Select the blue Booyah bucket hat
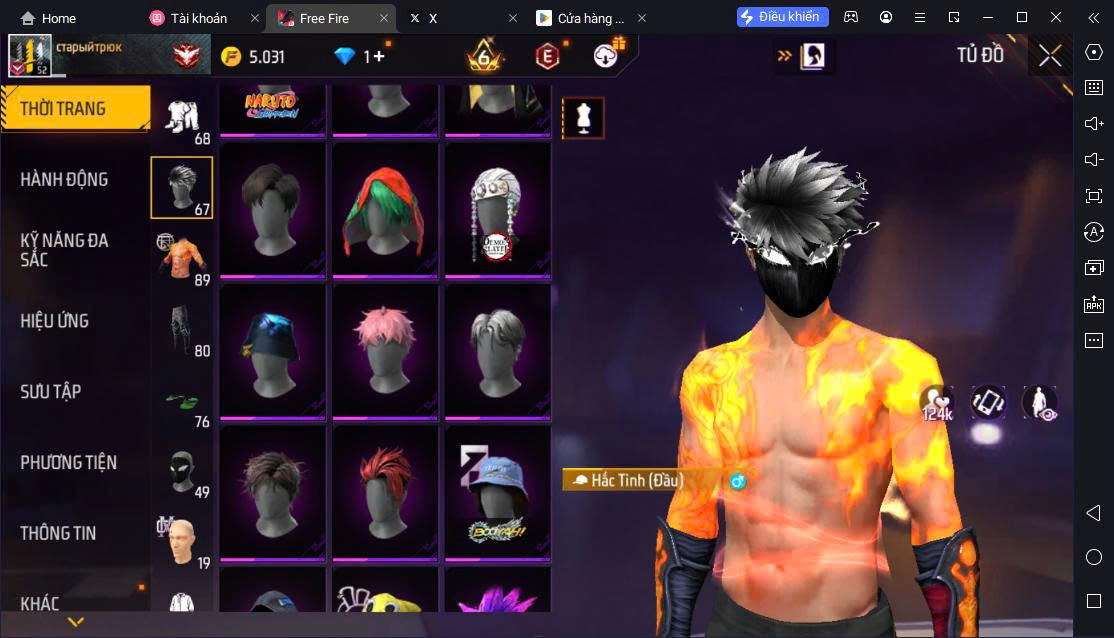 (498, 491)
